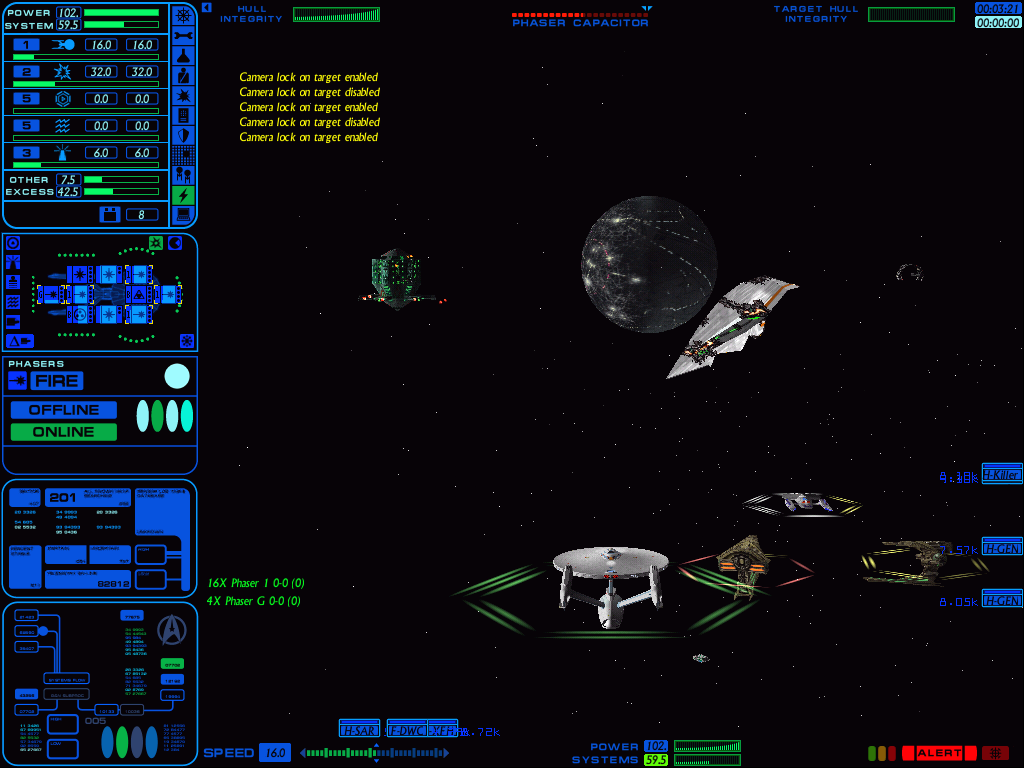Screen dimensions: 1024x768
Task: Set phasers to Online
Action: (x=64, y=432)
